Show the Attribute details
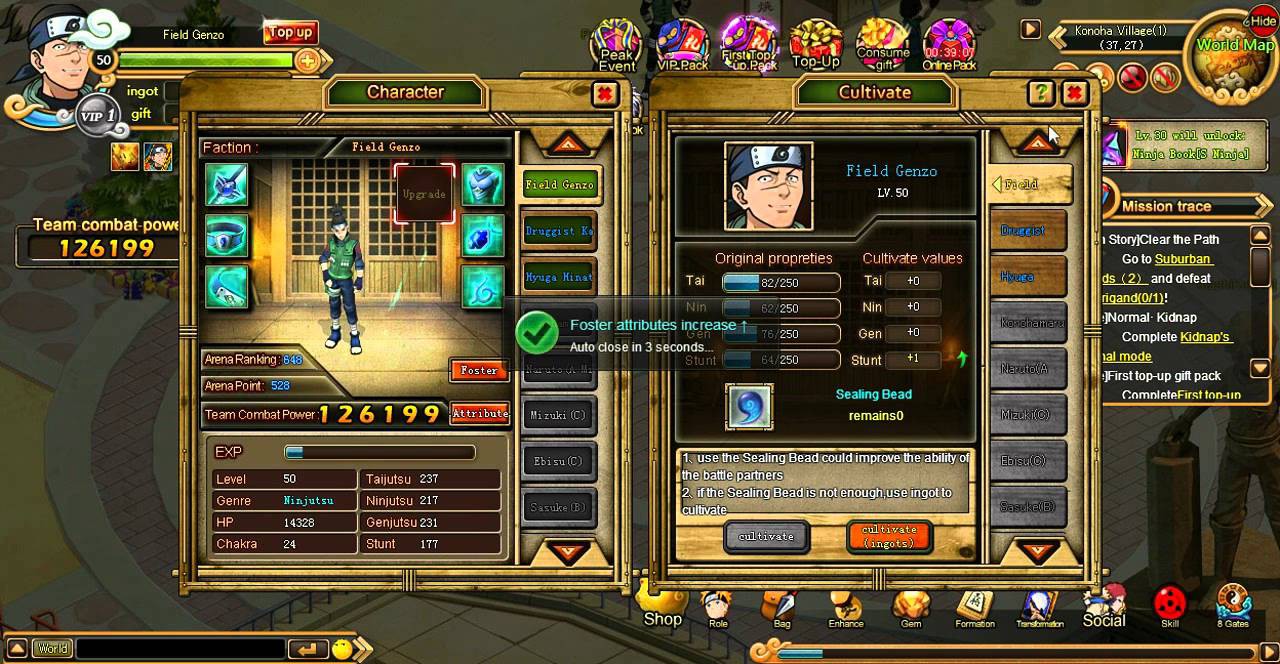The height and width of the screenshot is (664, 1280). tap(480, 413)
